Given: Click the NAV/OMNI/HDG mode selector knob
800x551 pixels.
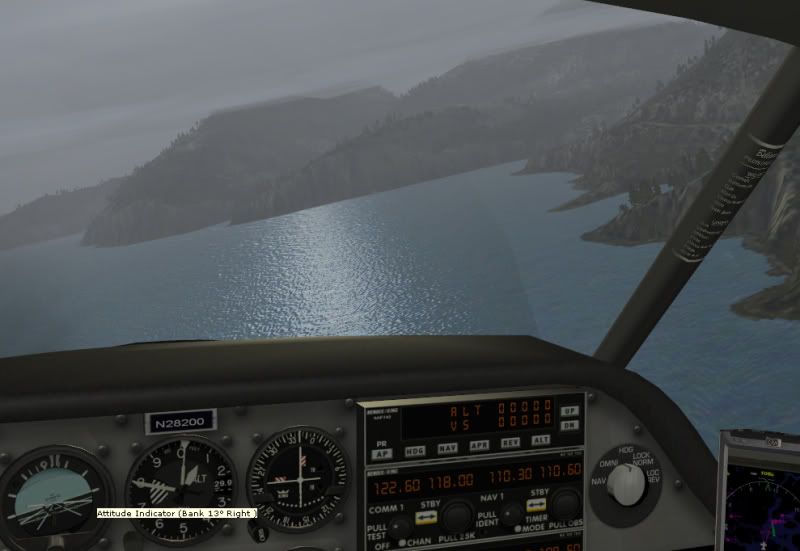Looking at the screenshot, I should tap(626, 484).
